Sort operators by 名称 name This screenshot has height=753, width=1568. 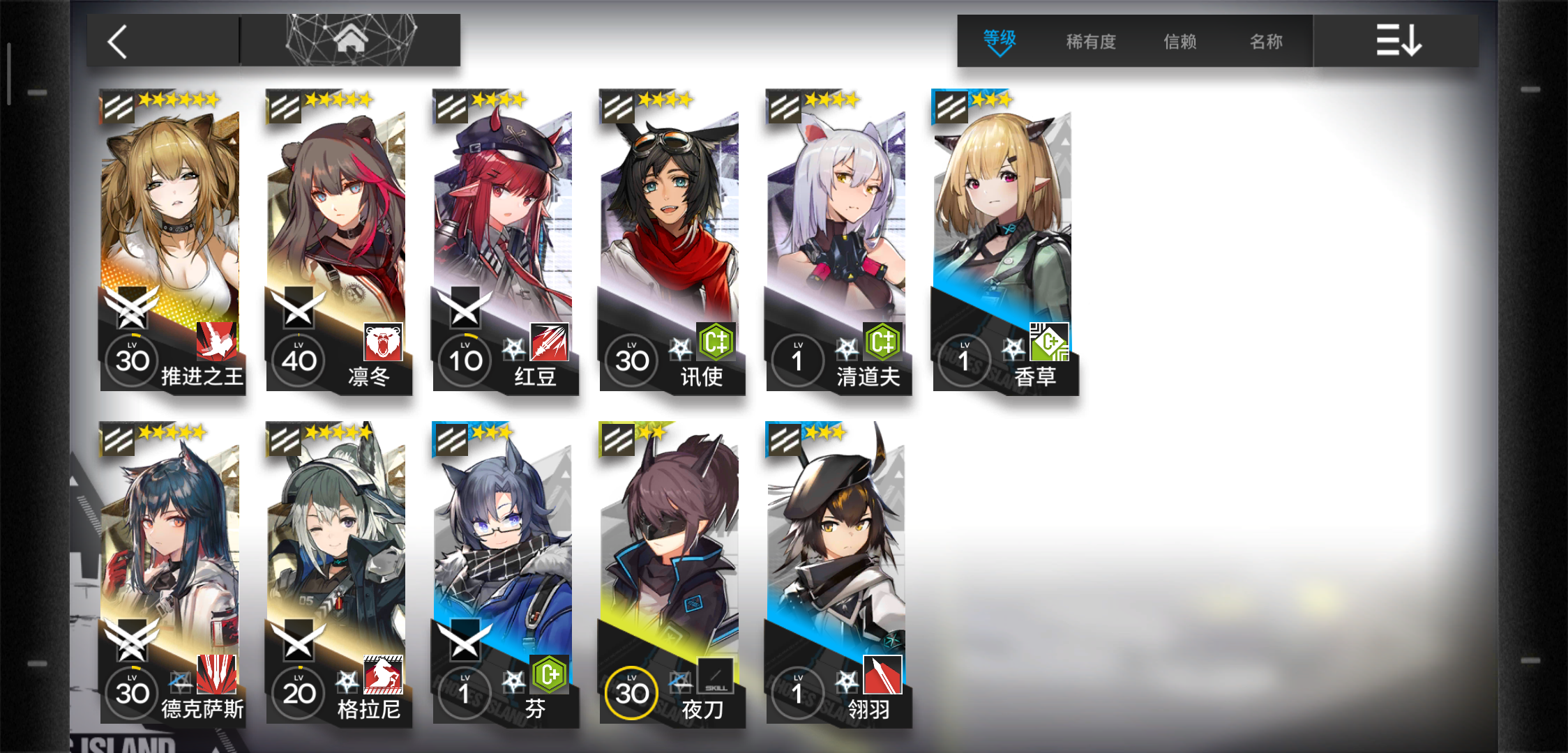(x=1266, y=42)
